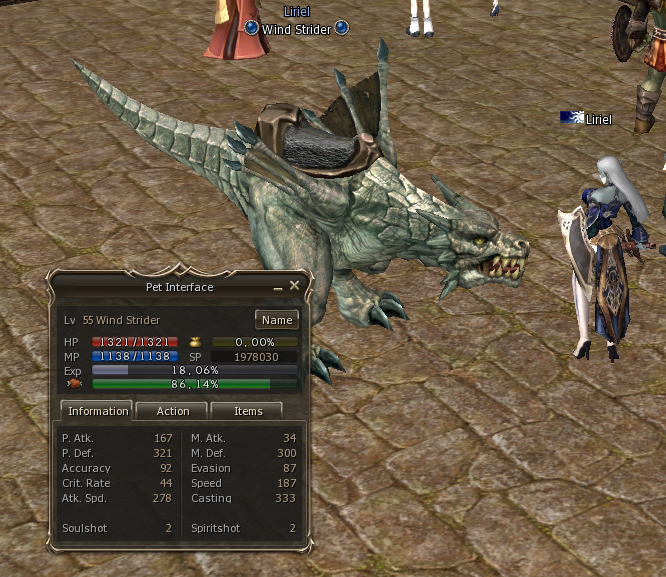Minimize the Pet Interface window
666x577 pixels.
pyautogui.click(x=278, y=287)
